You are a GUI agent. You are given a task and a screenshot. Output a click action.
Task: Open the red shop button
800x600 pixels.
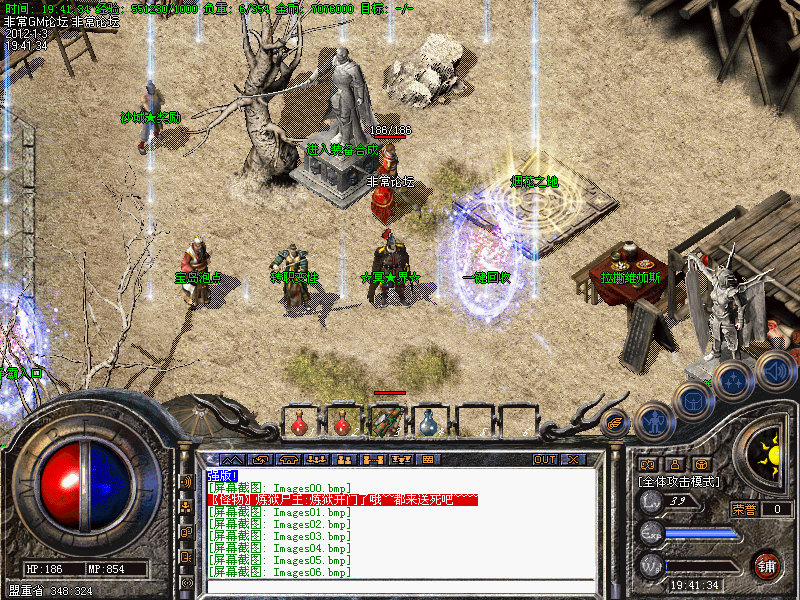tap(767, 565)
